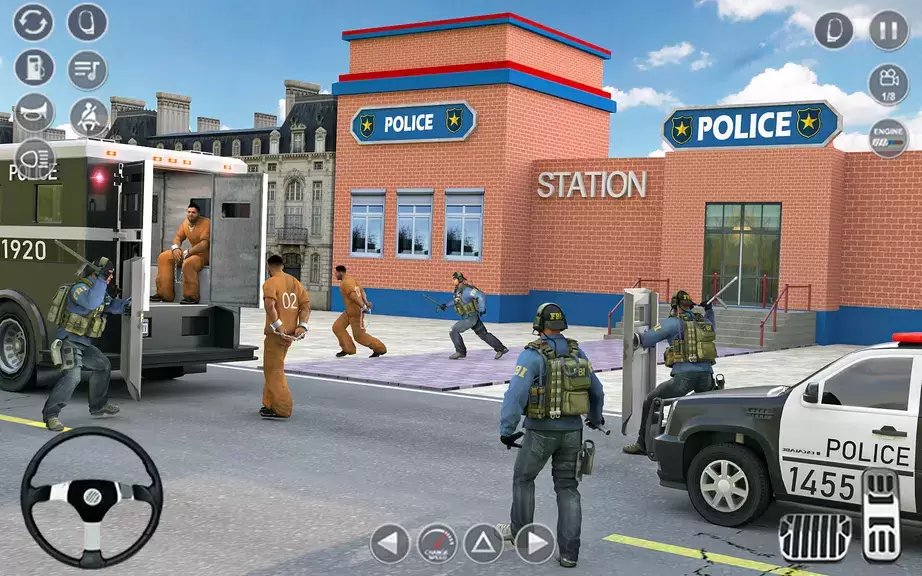Open the fuel pump refuel icon
This screenshot has height=576, width=922.
(x=33, y=68)
